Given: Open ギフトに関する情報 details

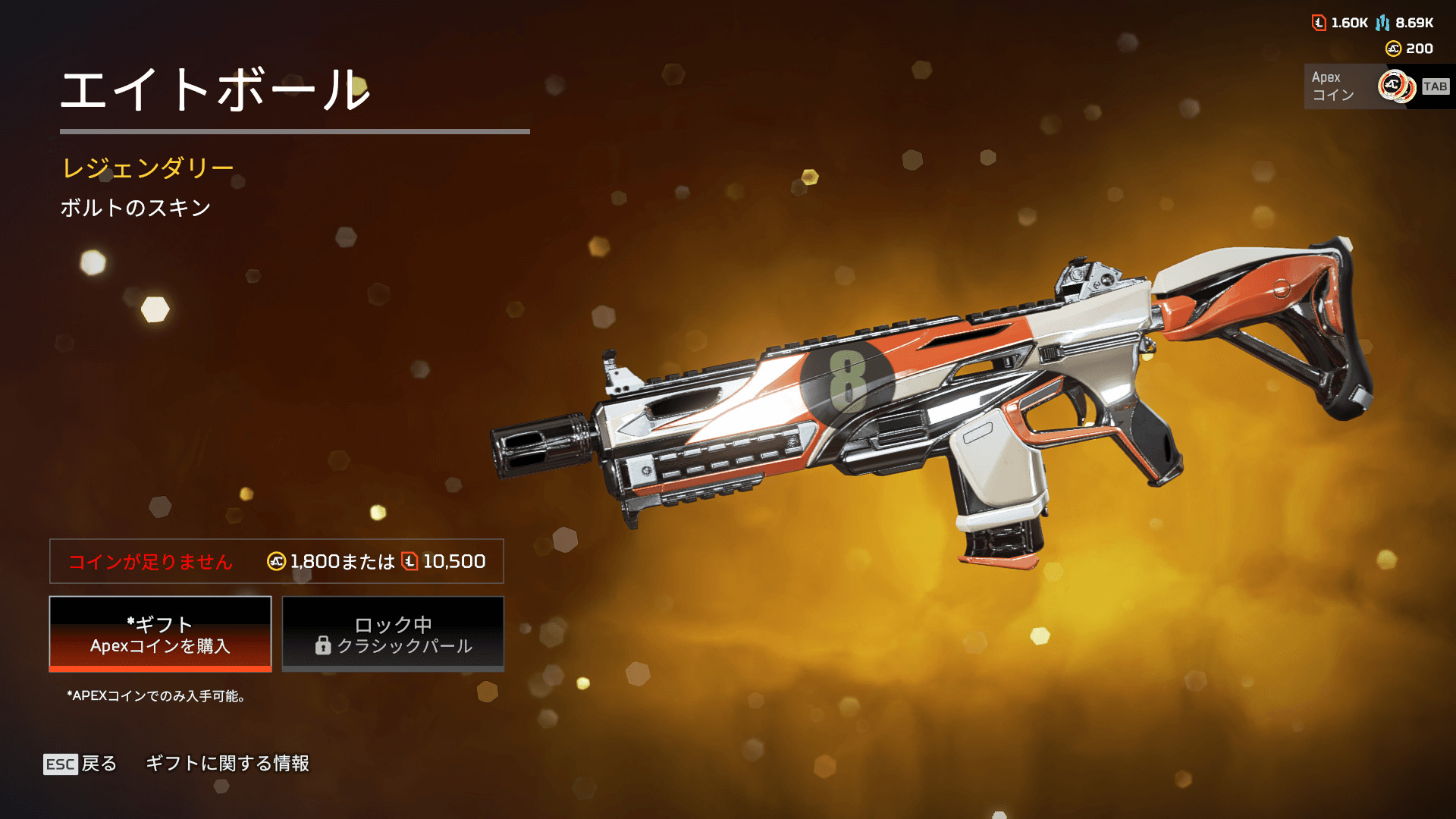Looking at the screenshot, I should click(227, 764).
